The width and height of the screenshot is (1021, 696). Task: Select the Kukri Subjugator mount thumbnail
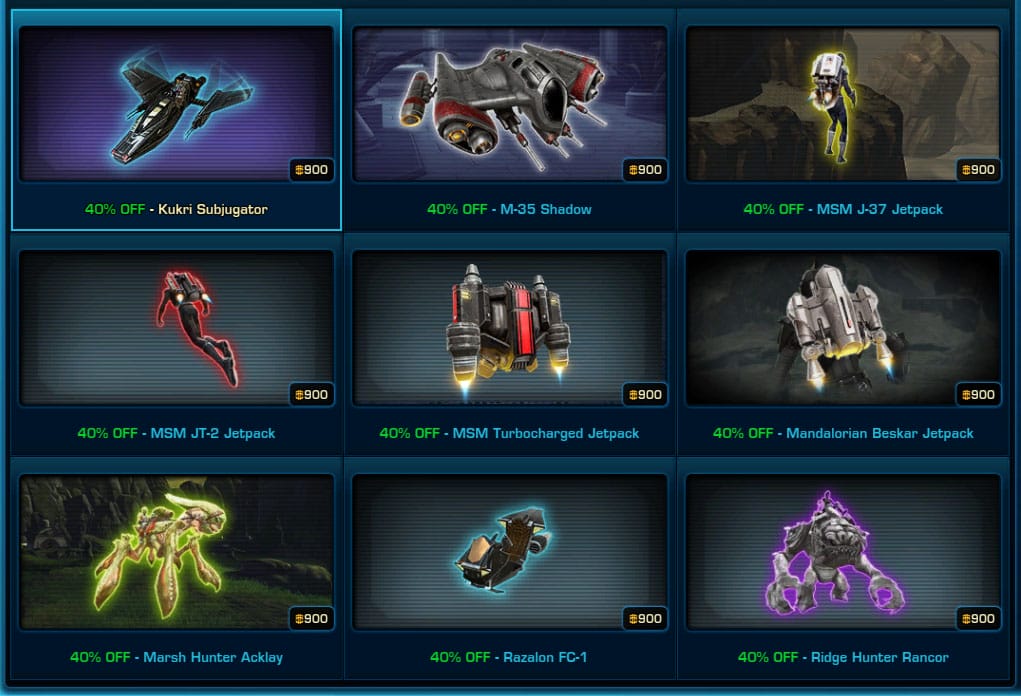pyautogui.click(x=176, y=104)
